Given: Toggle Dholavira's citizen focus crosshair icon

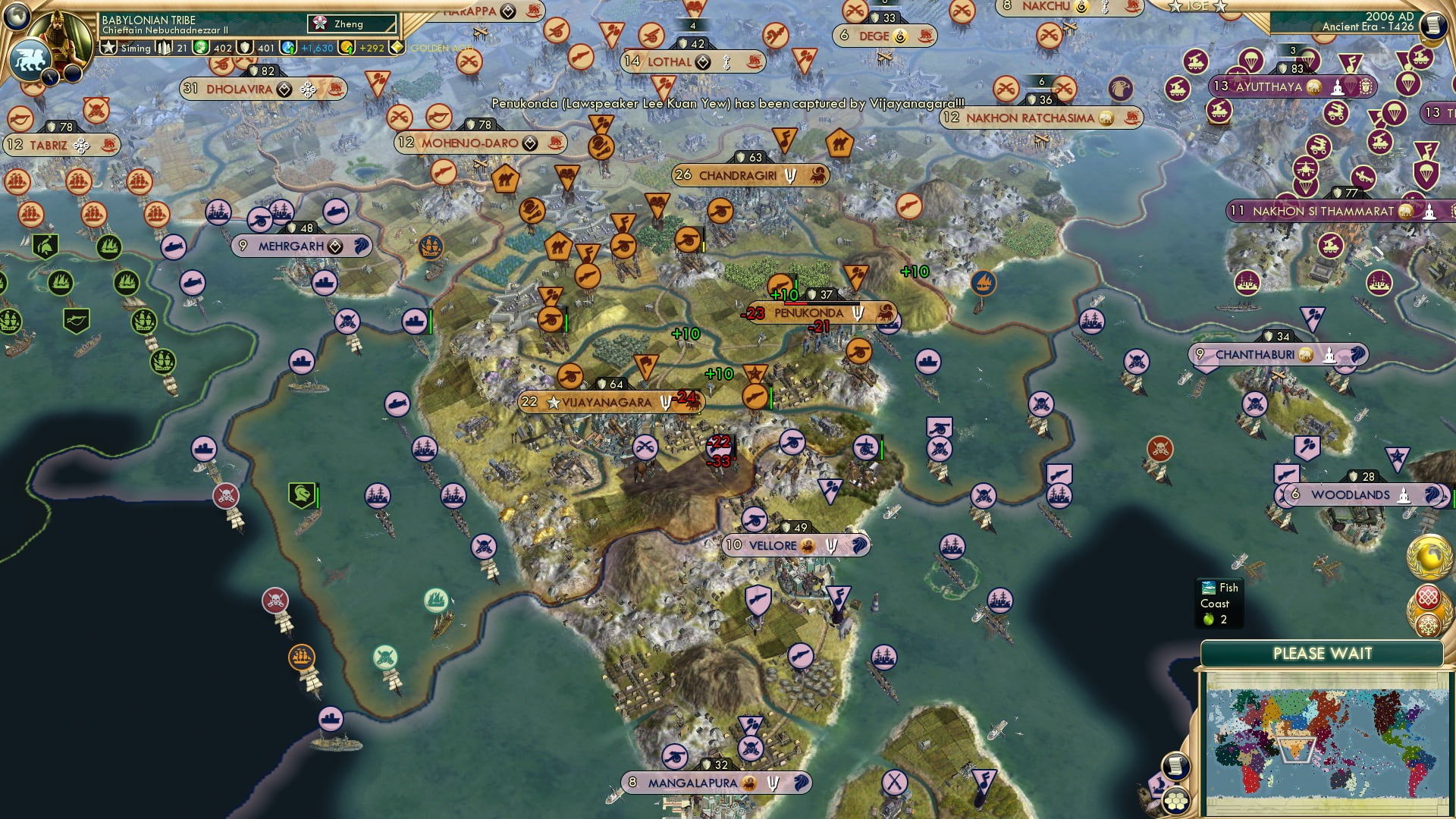Looking at the screenshot, I should (307, 89).
